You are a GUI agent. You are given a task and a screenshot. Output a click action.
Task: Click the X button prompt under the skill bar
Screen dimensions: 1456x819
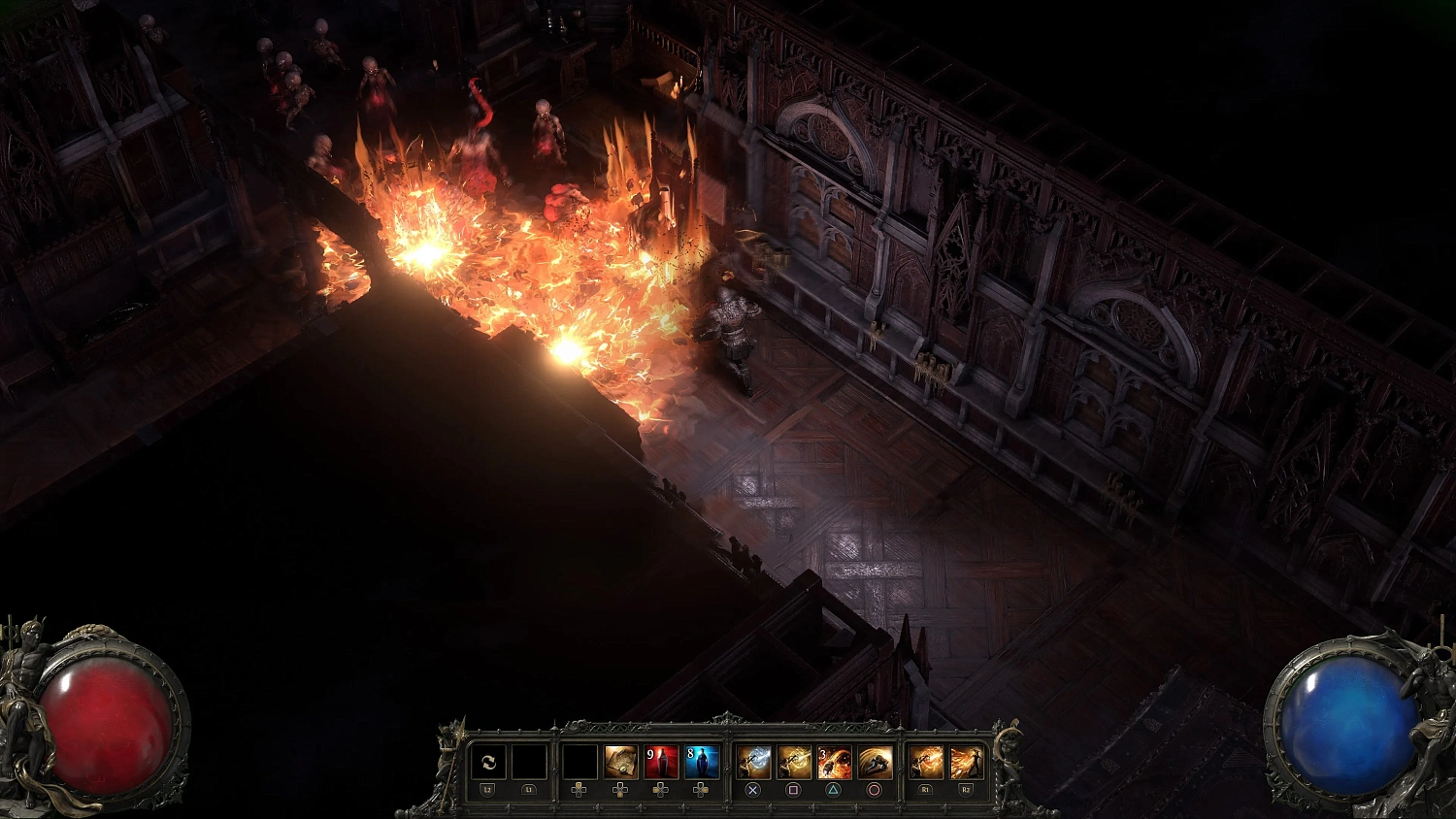[x=753, y=789]
